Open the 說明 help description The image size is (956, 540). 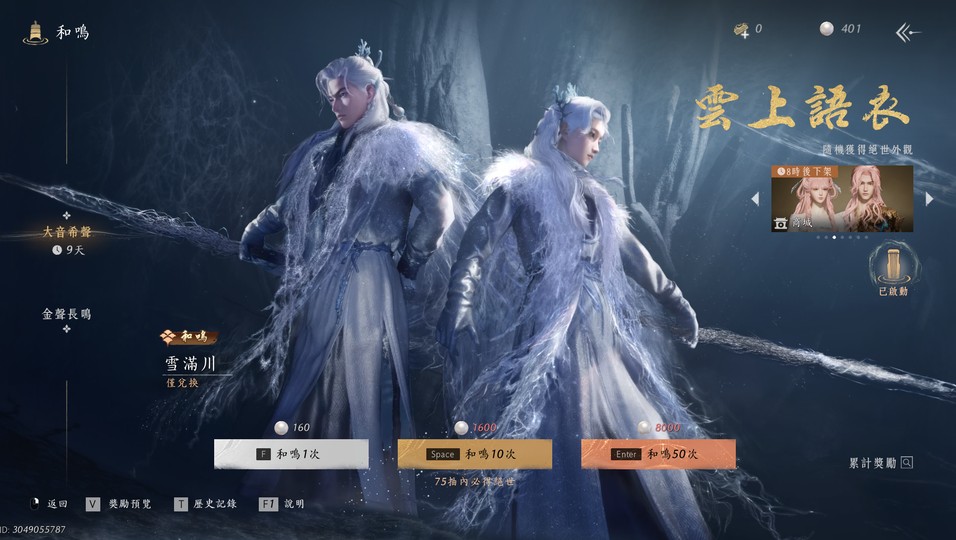point(282,504)
